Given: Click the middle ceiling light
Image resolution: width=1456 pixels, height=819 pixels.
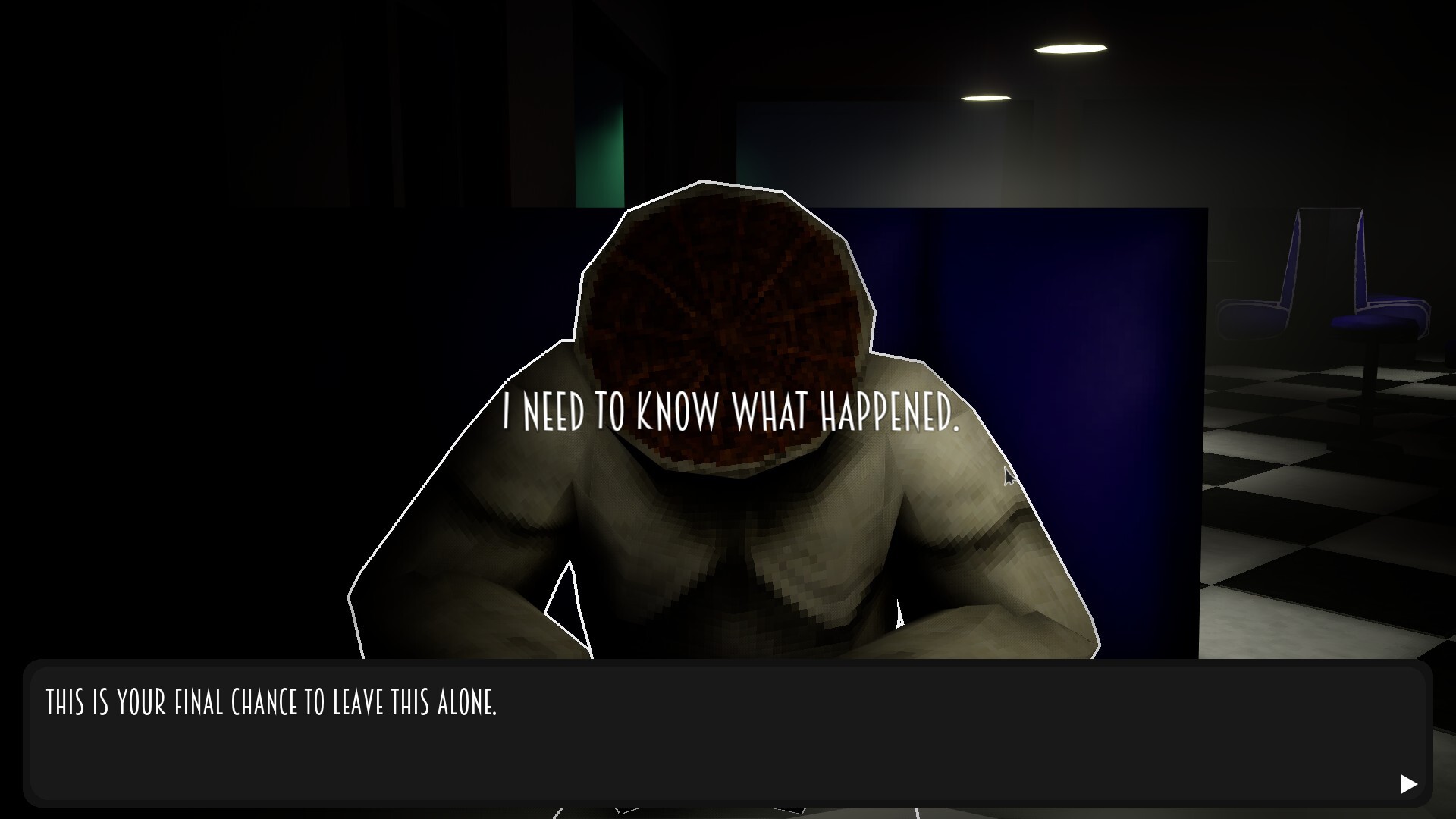Looking at the screenshot, I should point(986,99).
